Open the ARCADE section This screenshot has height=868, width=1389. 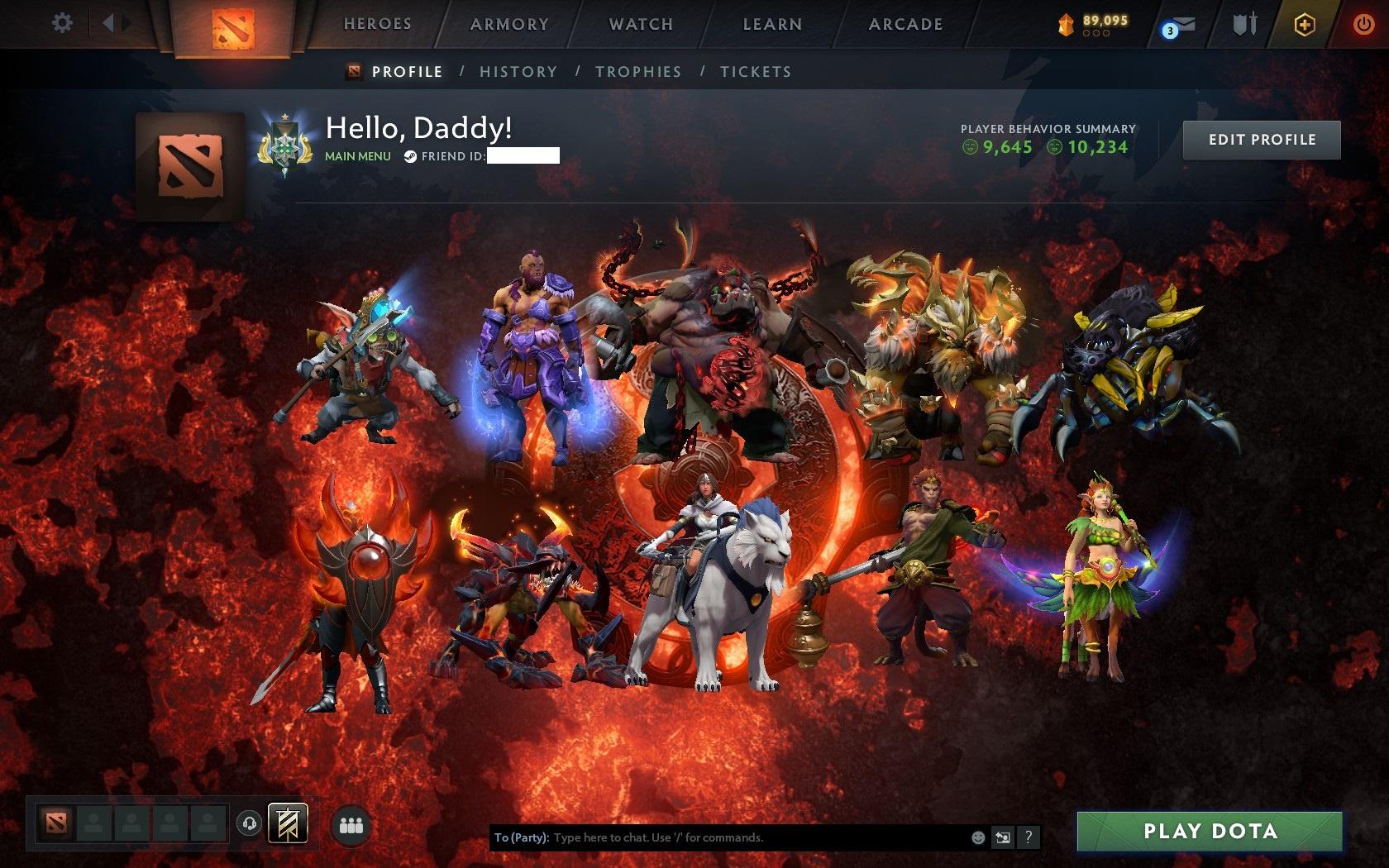pos(904,24)
